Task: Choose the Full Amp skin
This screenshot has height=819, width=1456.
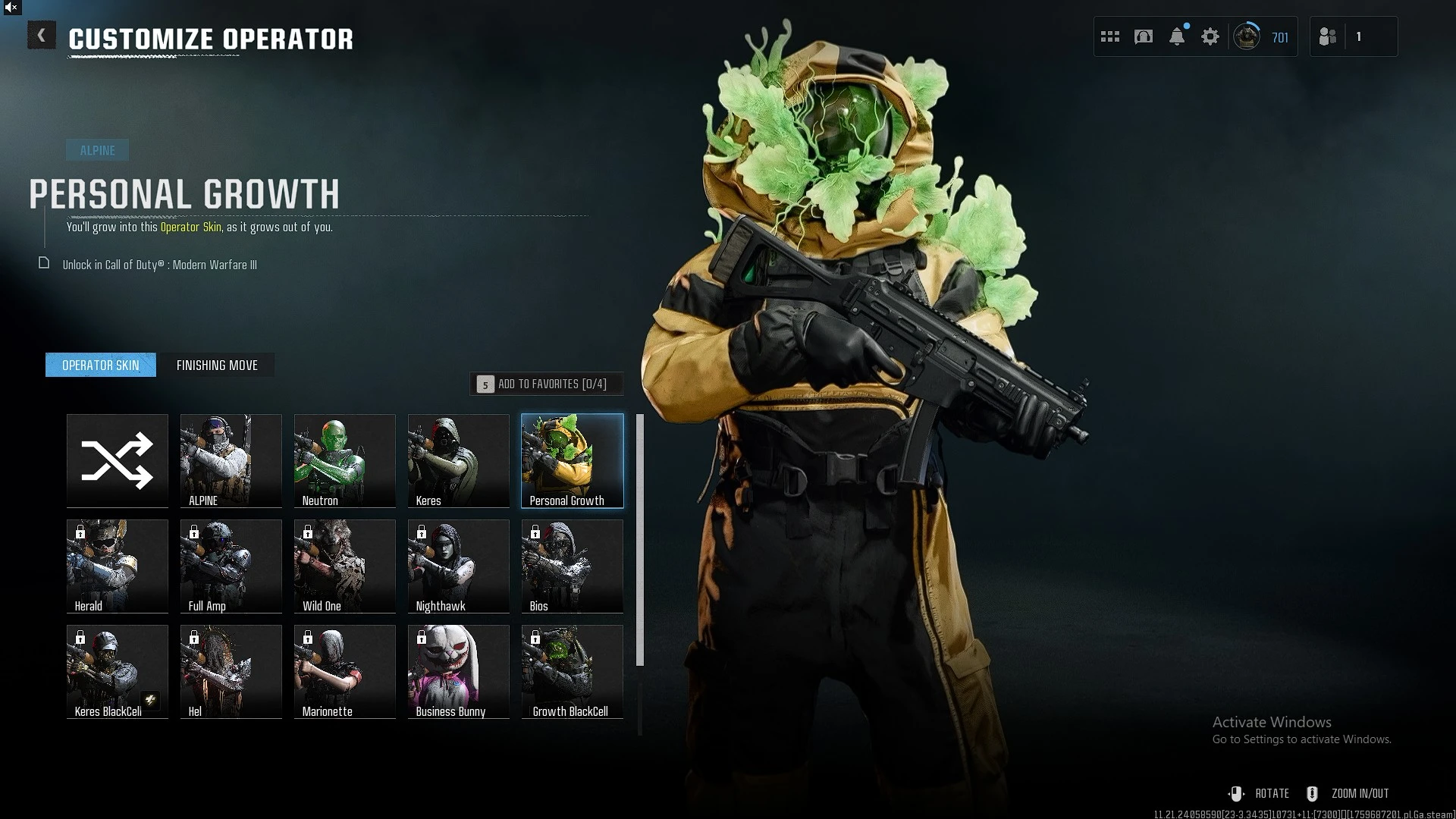Action: click(231, 566)
